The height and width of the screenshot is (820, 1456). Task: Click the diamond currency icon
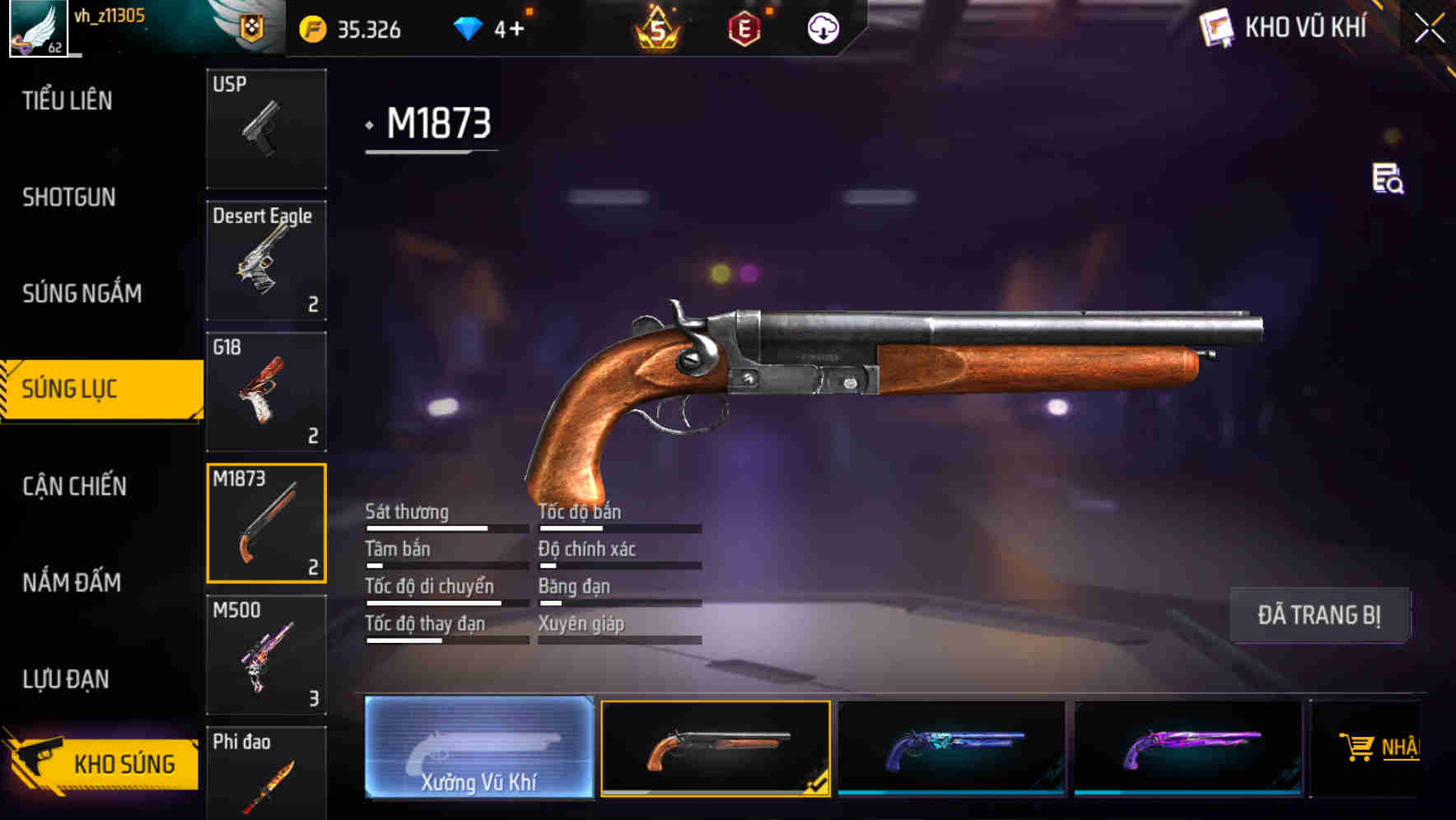coord(468,27)
